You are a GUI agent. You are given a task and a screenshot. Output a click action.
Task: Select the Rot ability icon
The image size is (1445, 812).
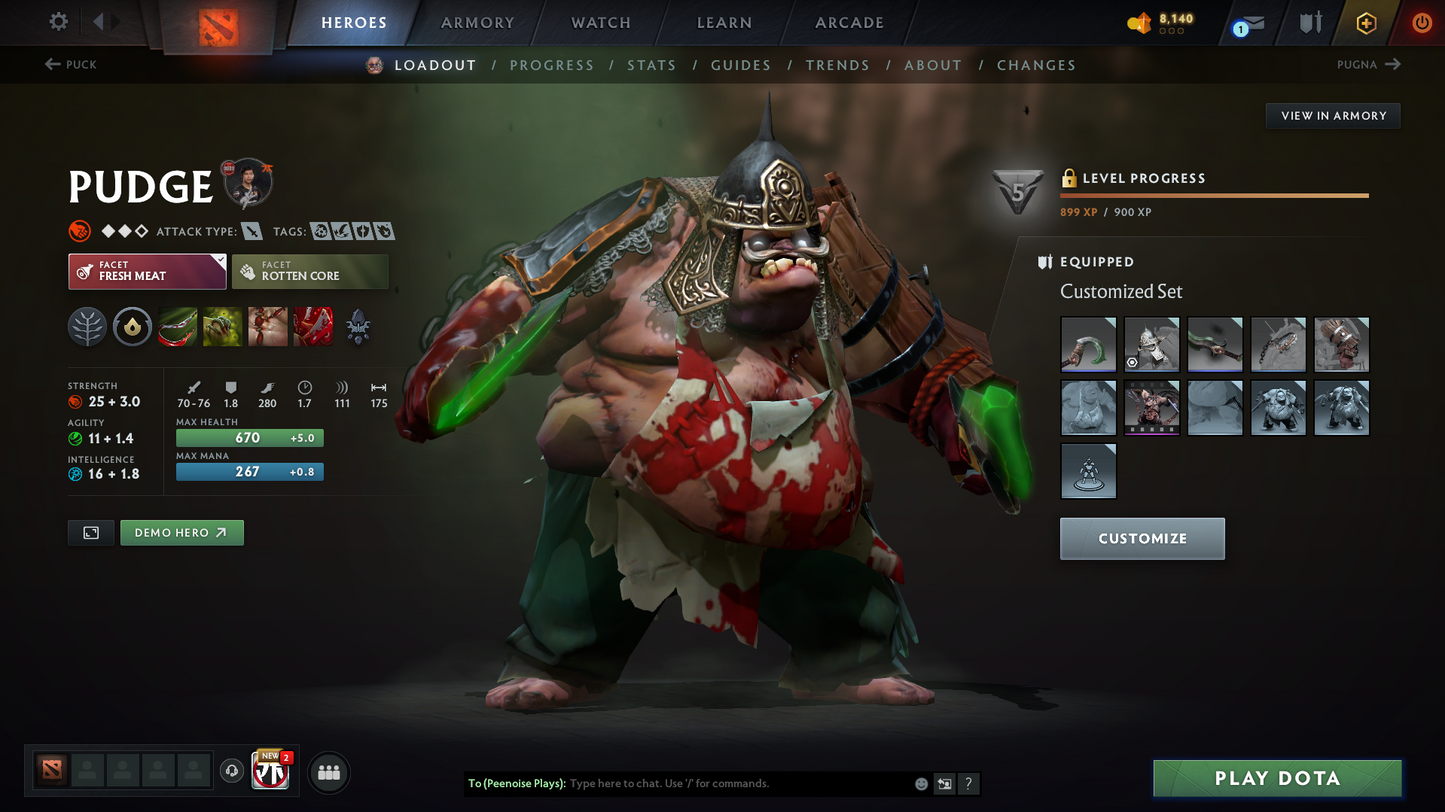222,326
